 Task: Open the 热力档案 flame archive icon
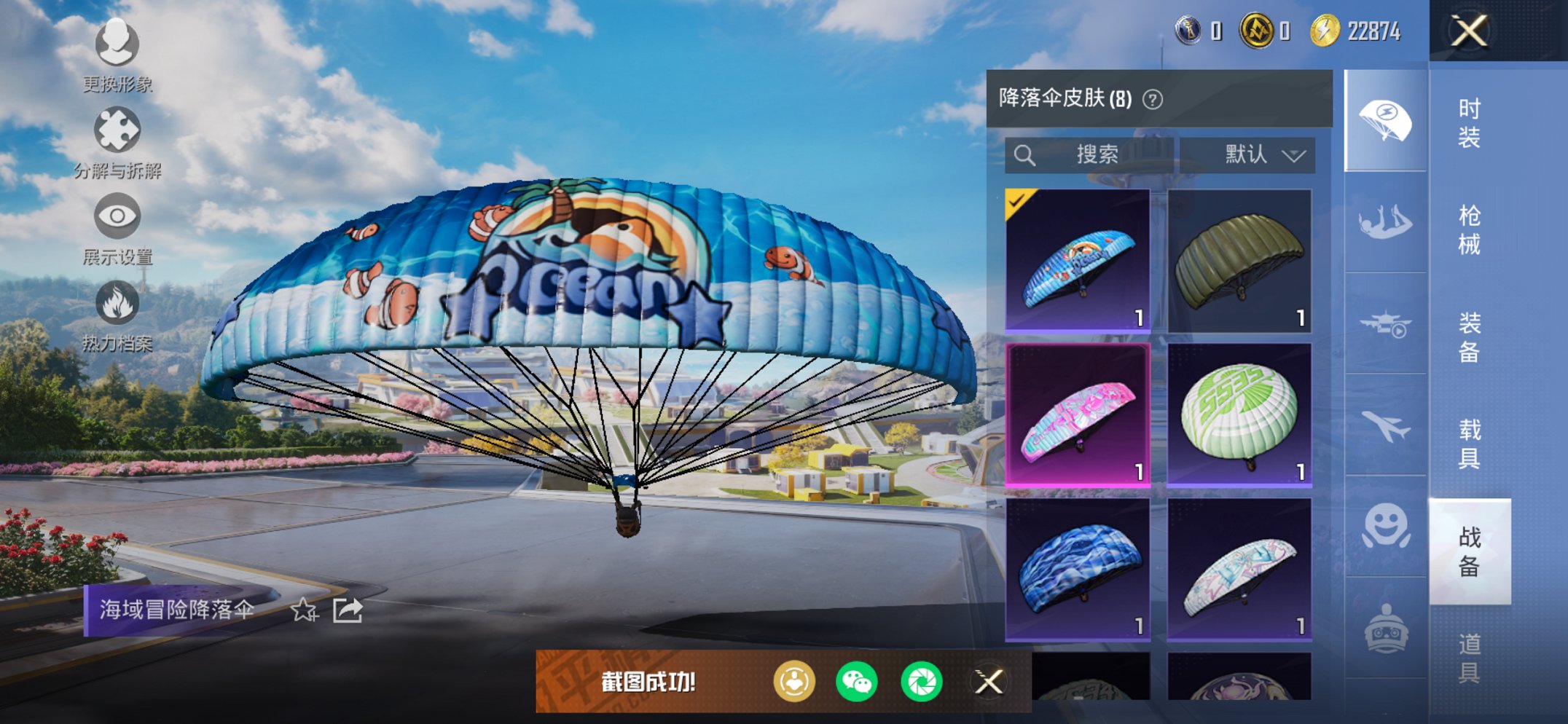click(117, 302)
